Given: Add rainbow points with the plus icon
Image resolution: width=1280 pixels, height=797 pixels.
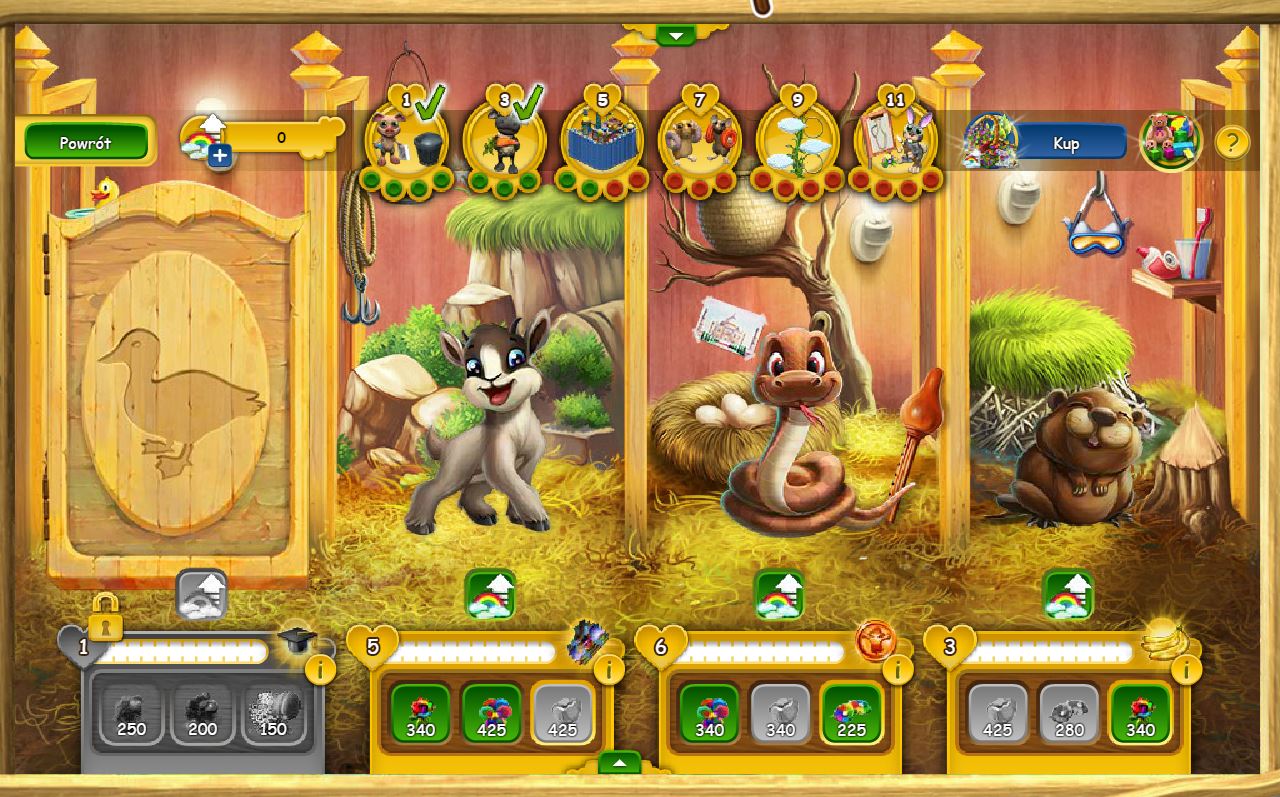Looking at the screenshot, I should click(x=219, y=156).
